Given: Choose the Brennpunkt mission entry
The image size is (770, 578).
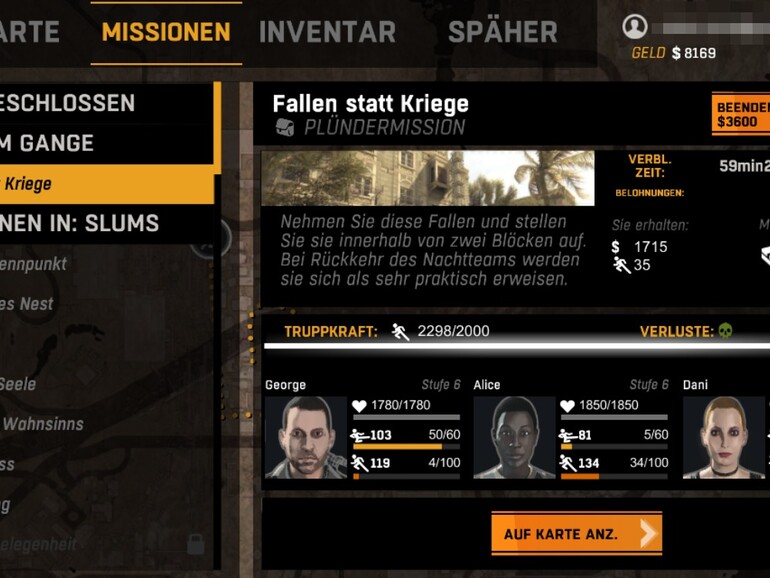Looking at the screenshot, I should 34,264.
